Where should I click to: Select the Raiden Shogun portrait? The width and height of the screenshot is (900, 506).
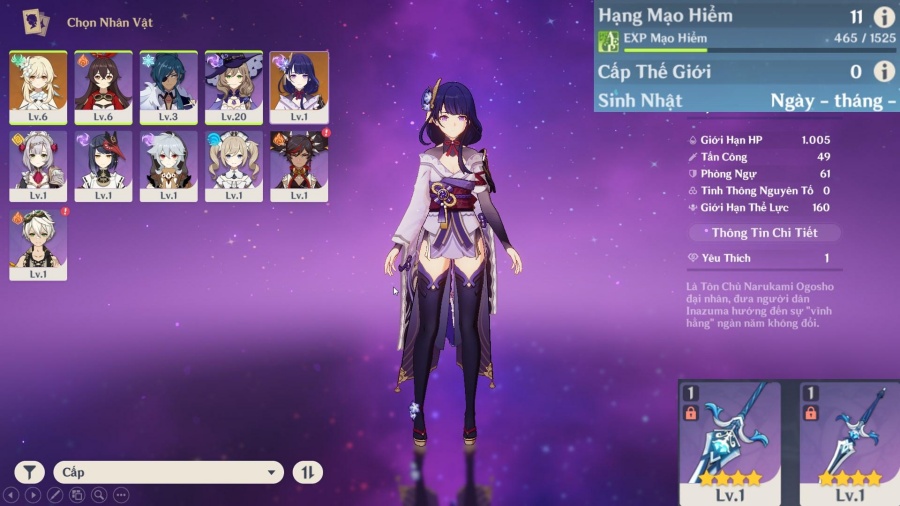coord(299,86)
